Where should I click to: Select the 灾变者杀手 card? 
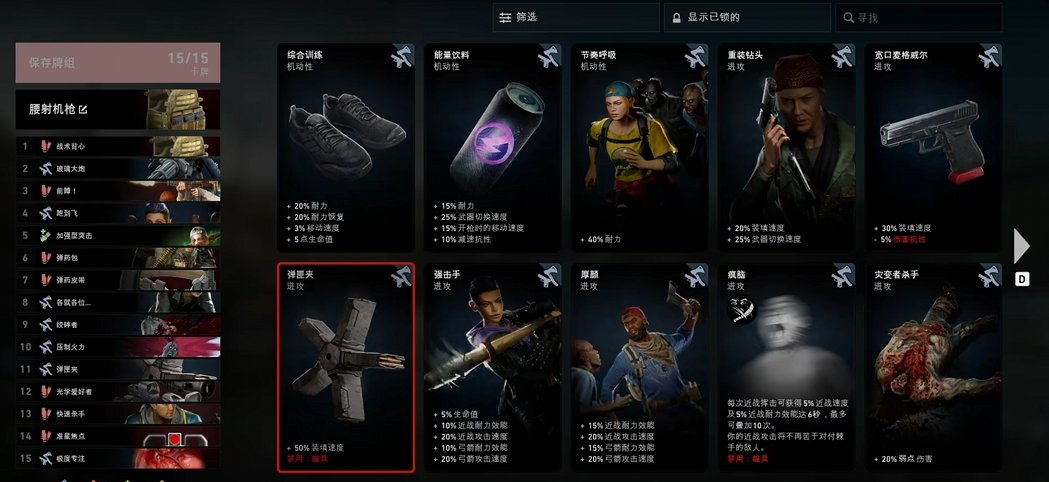(932, 366)
